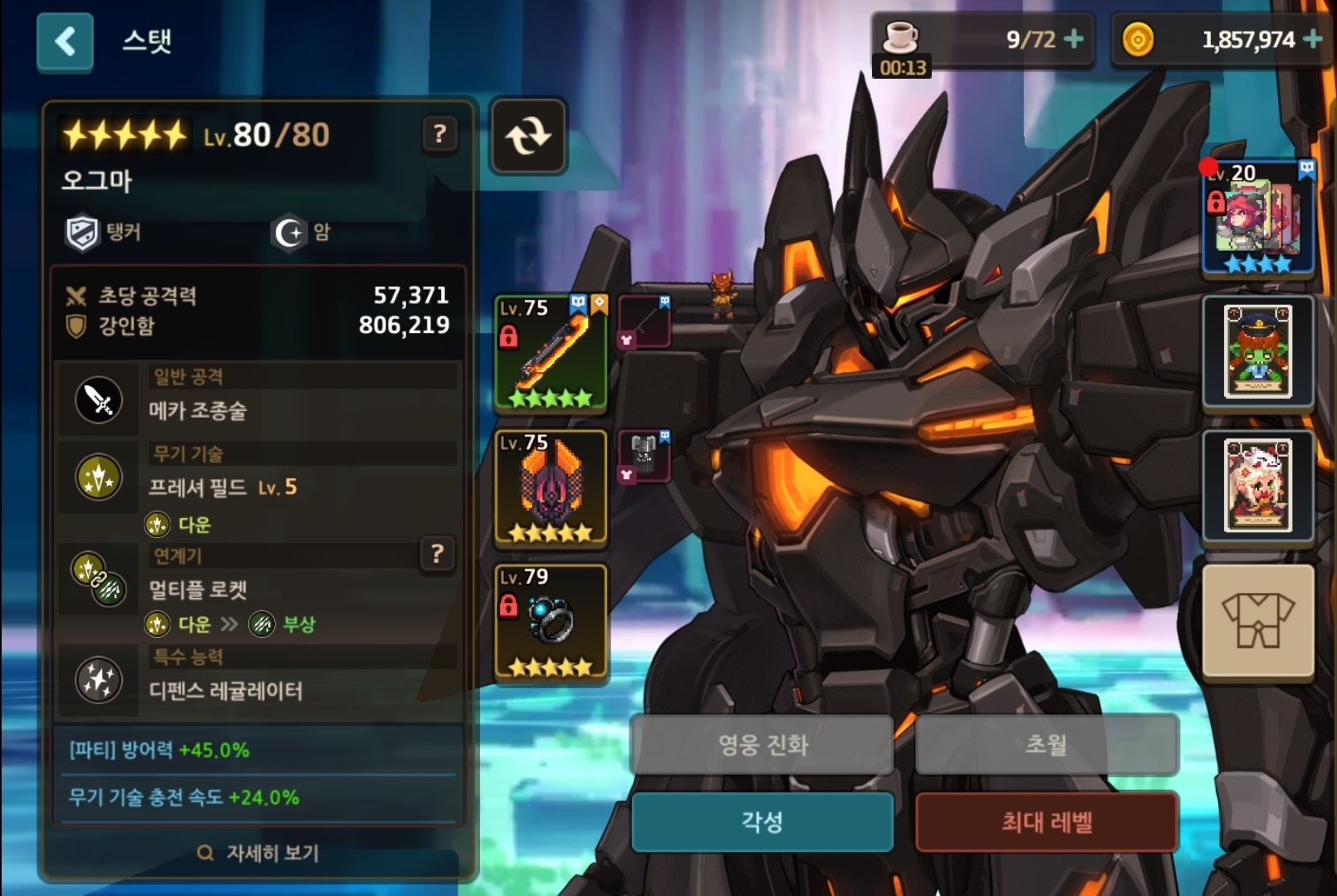Screen dimensions: 1337x896
Task: Add more gold with the plus
Action: coord(1313,39)
